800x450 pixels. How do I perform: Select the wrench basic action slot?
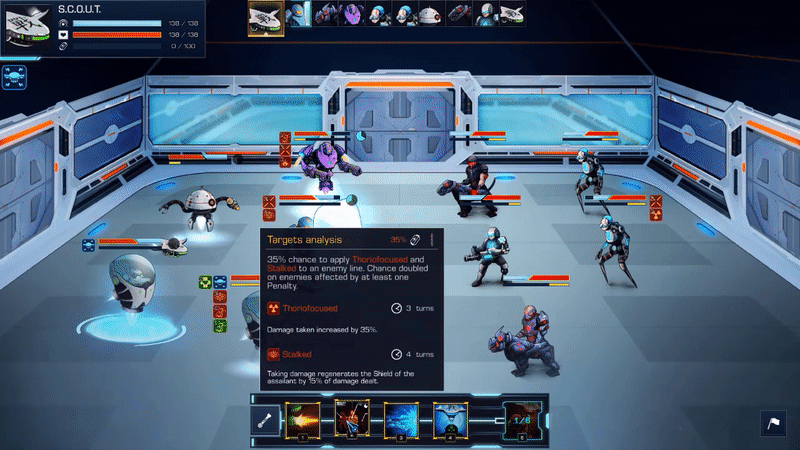click(267, 419)
